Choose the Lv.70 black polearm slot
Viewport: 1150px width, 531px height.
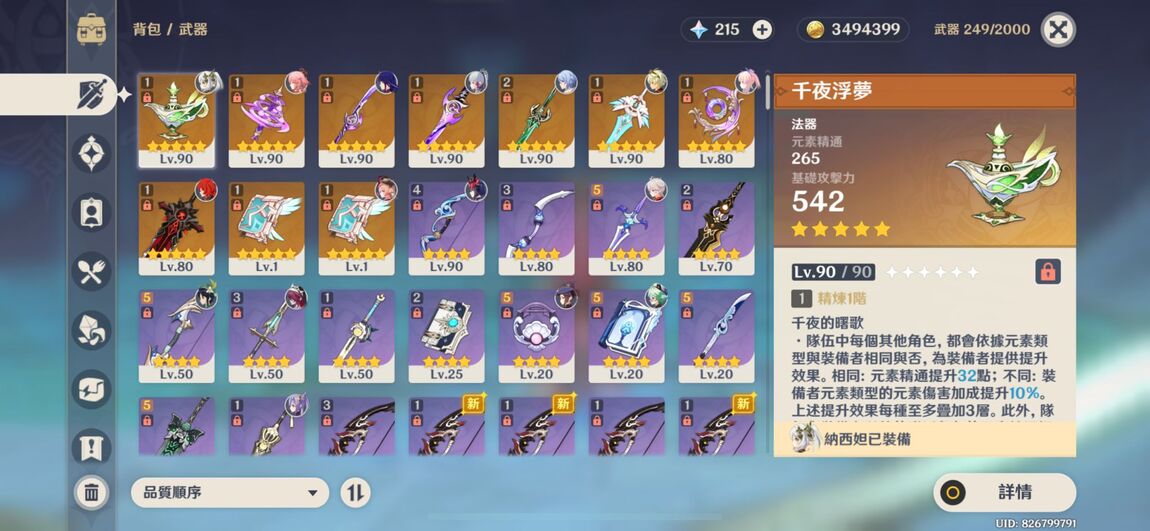coord(716,228)
